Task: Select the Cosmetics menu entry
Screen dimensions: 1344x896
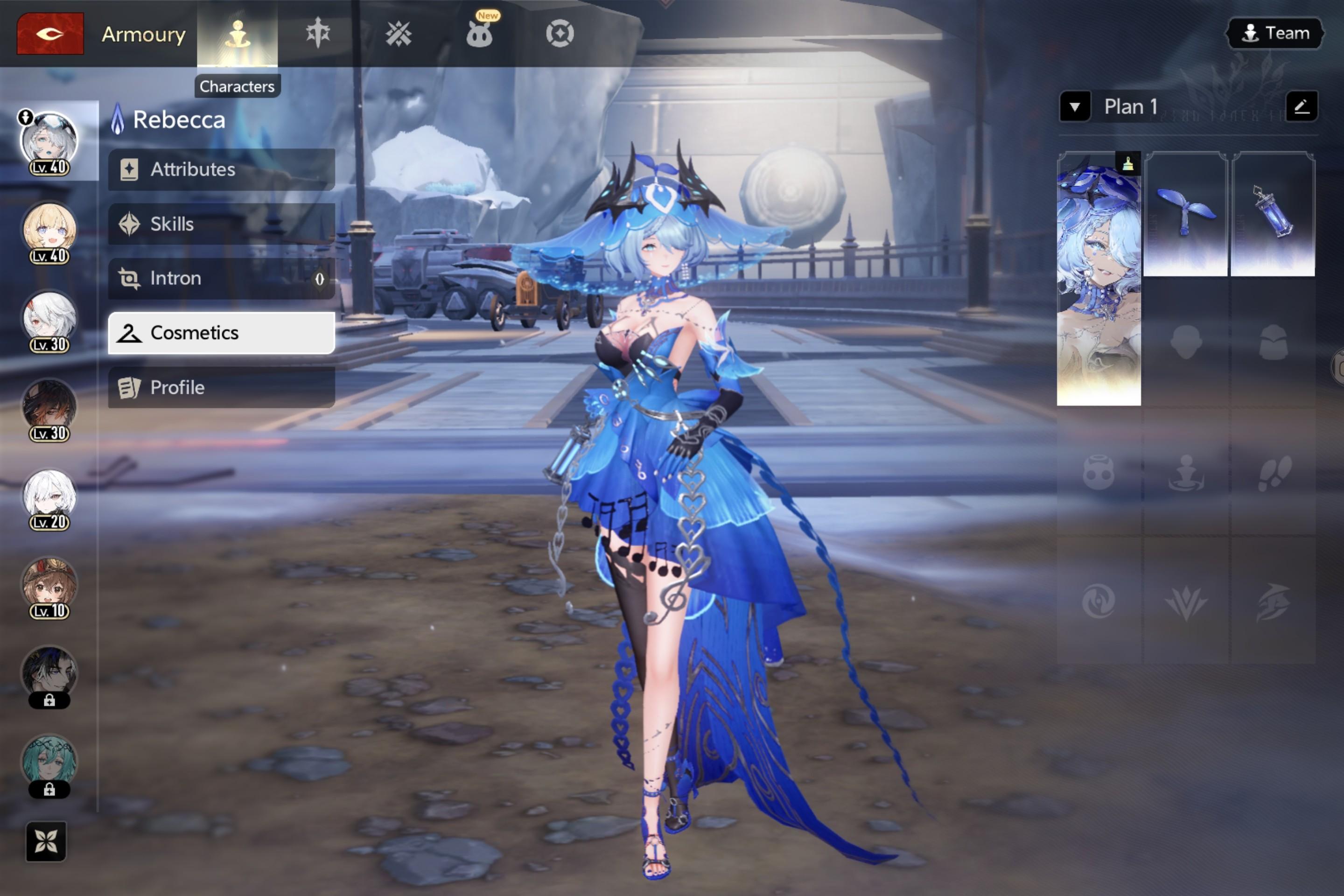Action: click(x=221, y=333)
